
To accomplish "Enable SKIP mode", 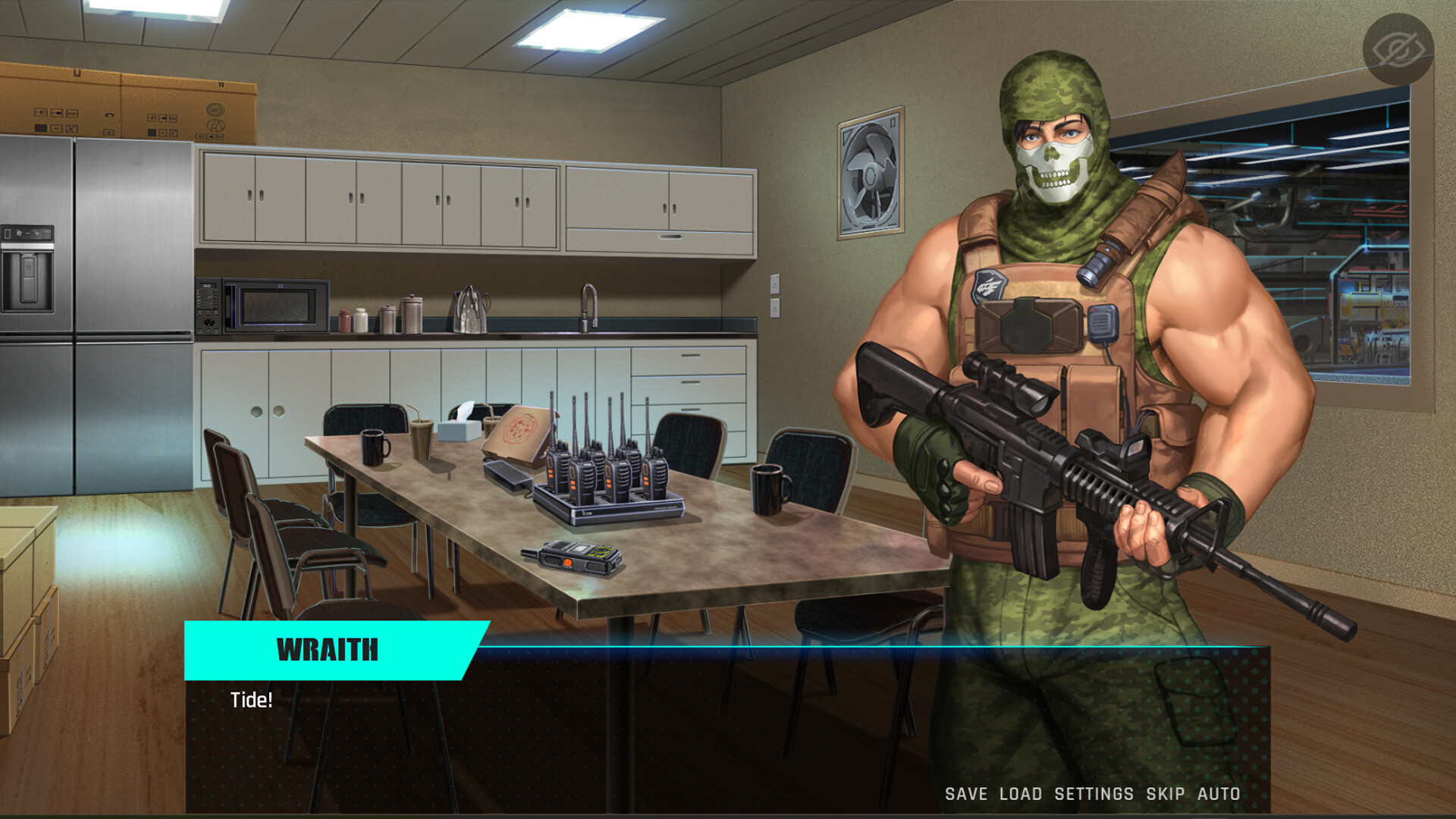I will (1164, 794).
